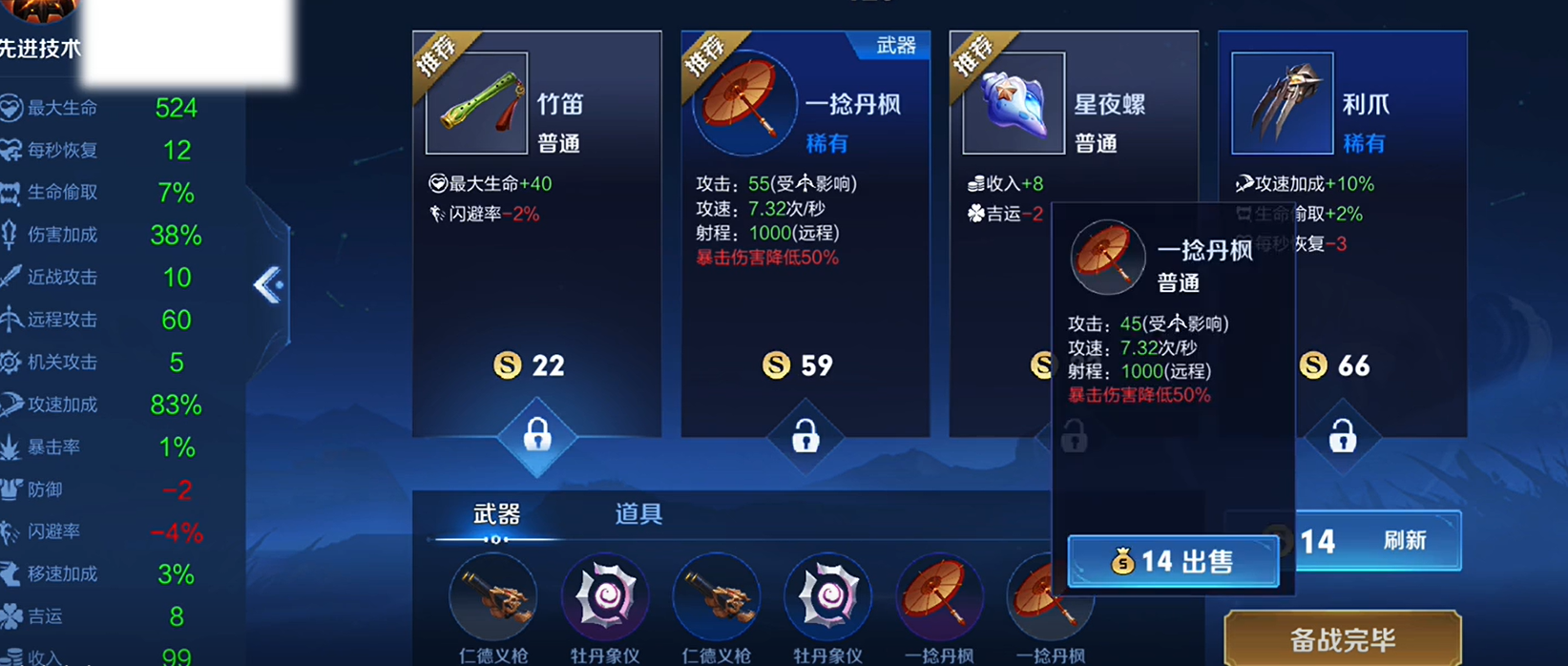
Task: Confirm with the 备战完毕 button
Action: click(x=1342, y=638)
